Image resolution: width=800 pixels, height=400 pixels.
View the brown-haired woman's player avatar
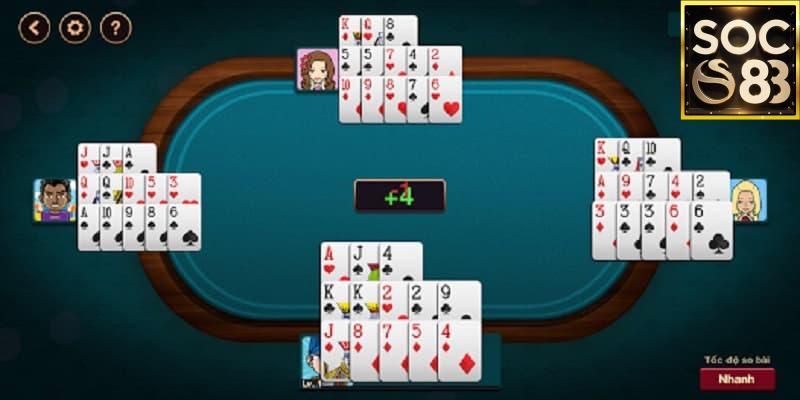point(317,70)
